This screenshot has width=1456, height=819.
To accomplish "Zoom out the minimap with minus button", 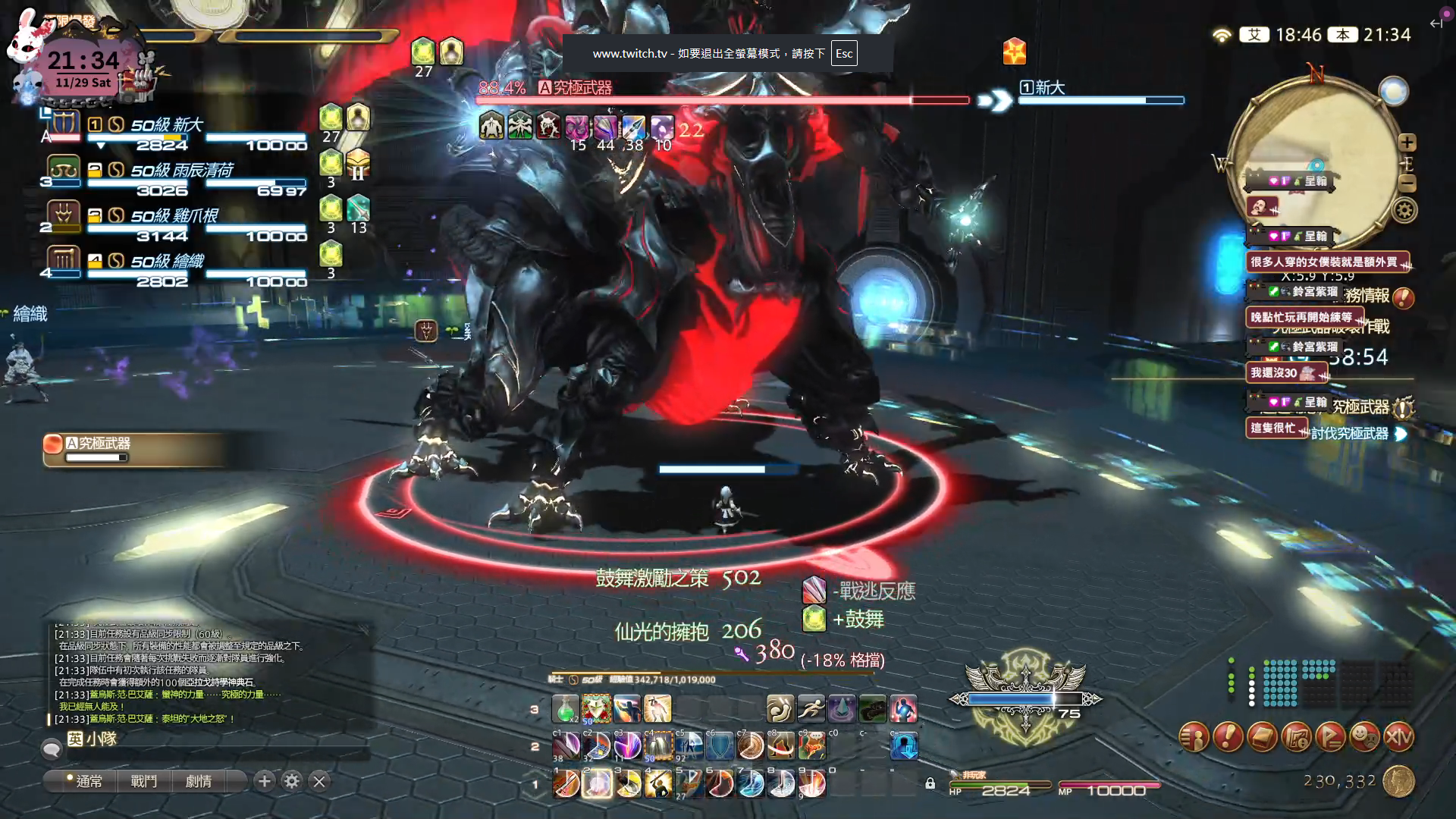I will (x=1407, y=183).
